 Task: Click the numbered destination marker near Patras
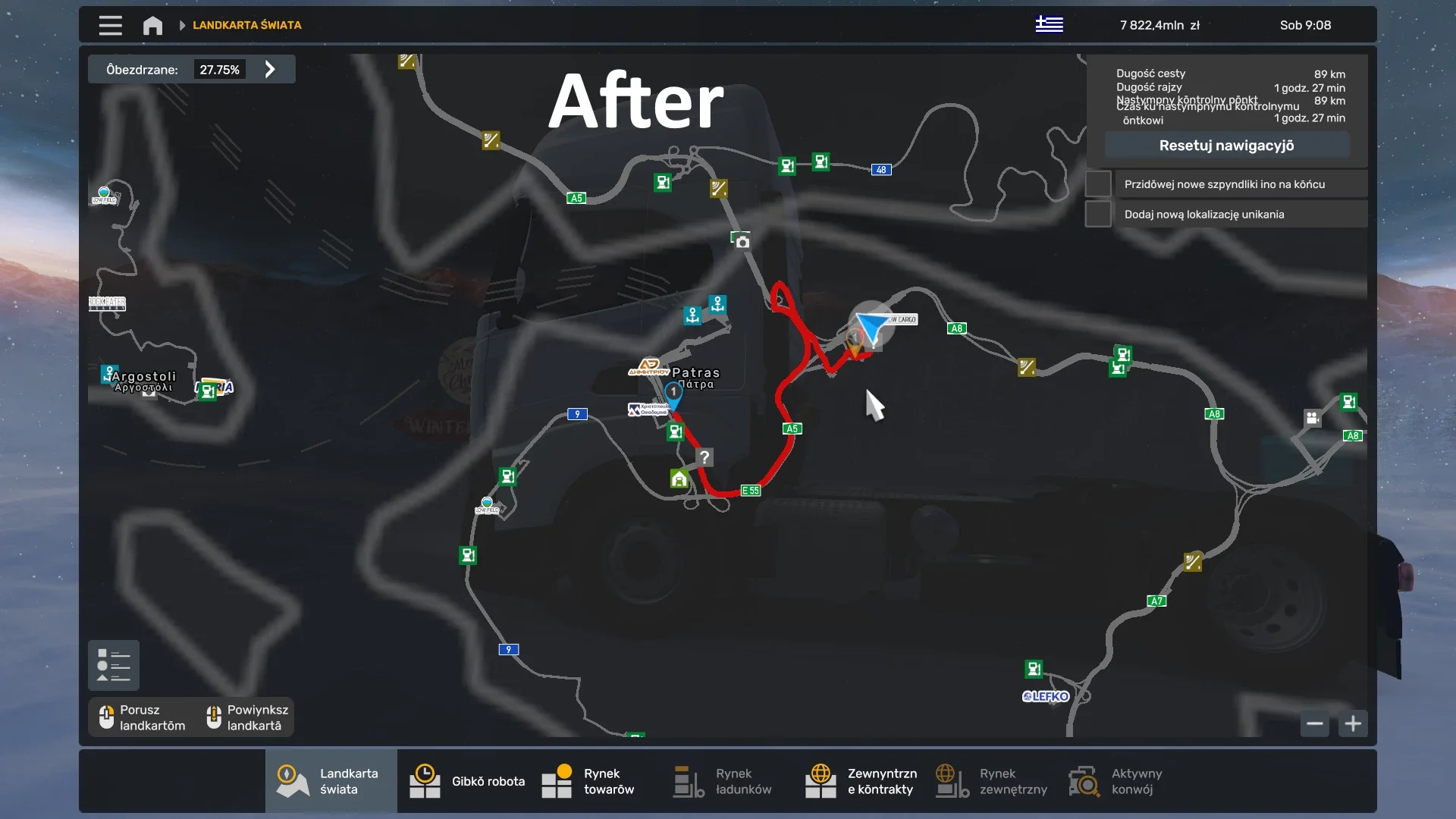[674, 392]
